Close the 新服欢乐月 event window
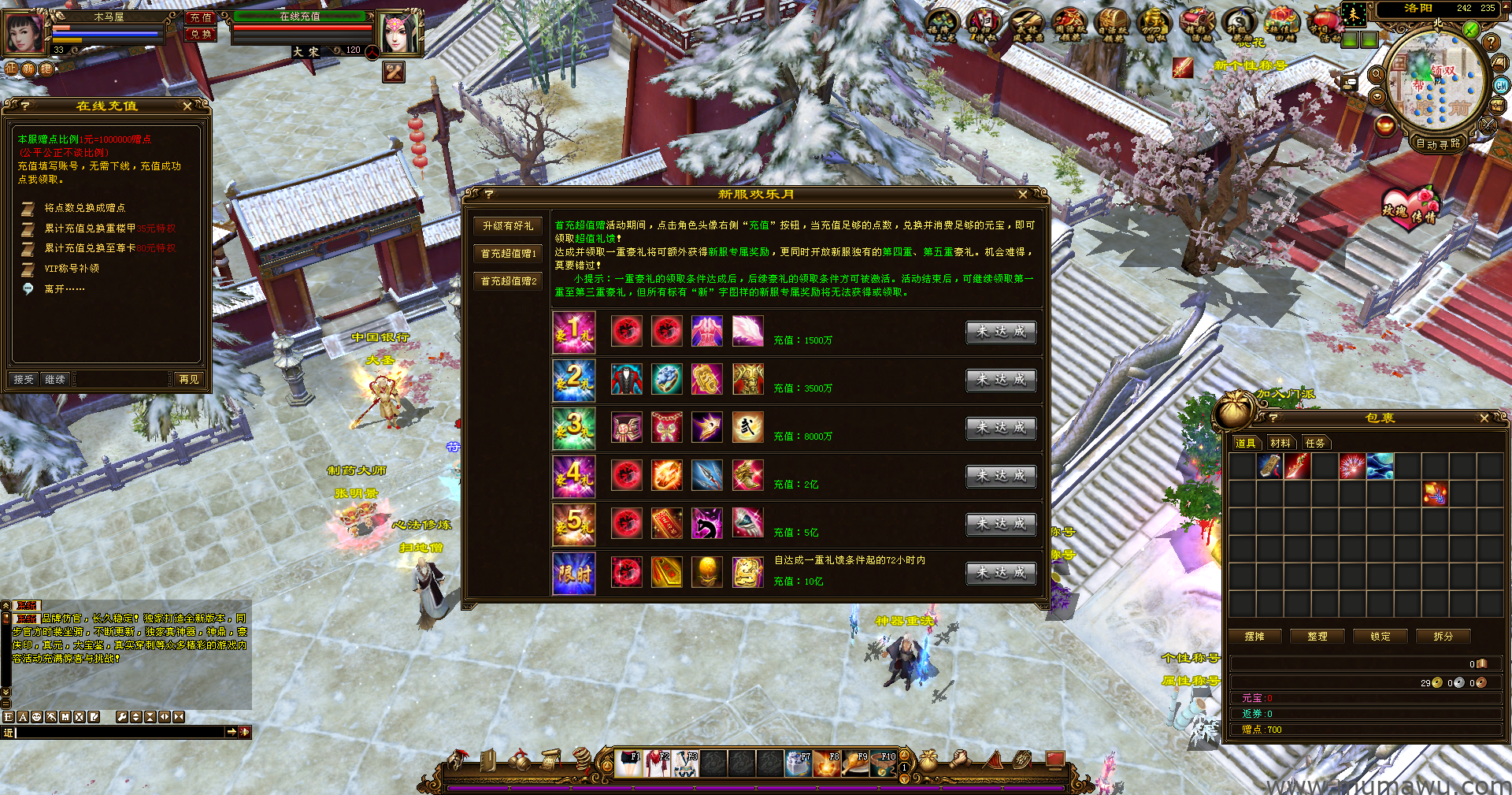 point(1022,195)
